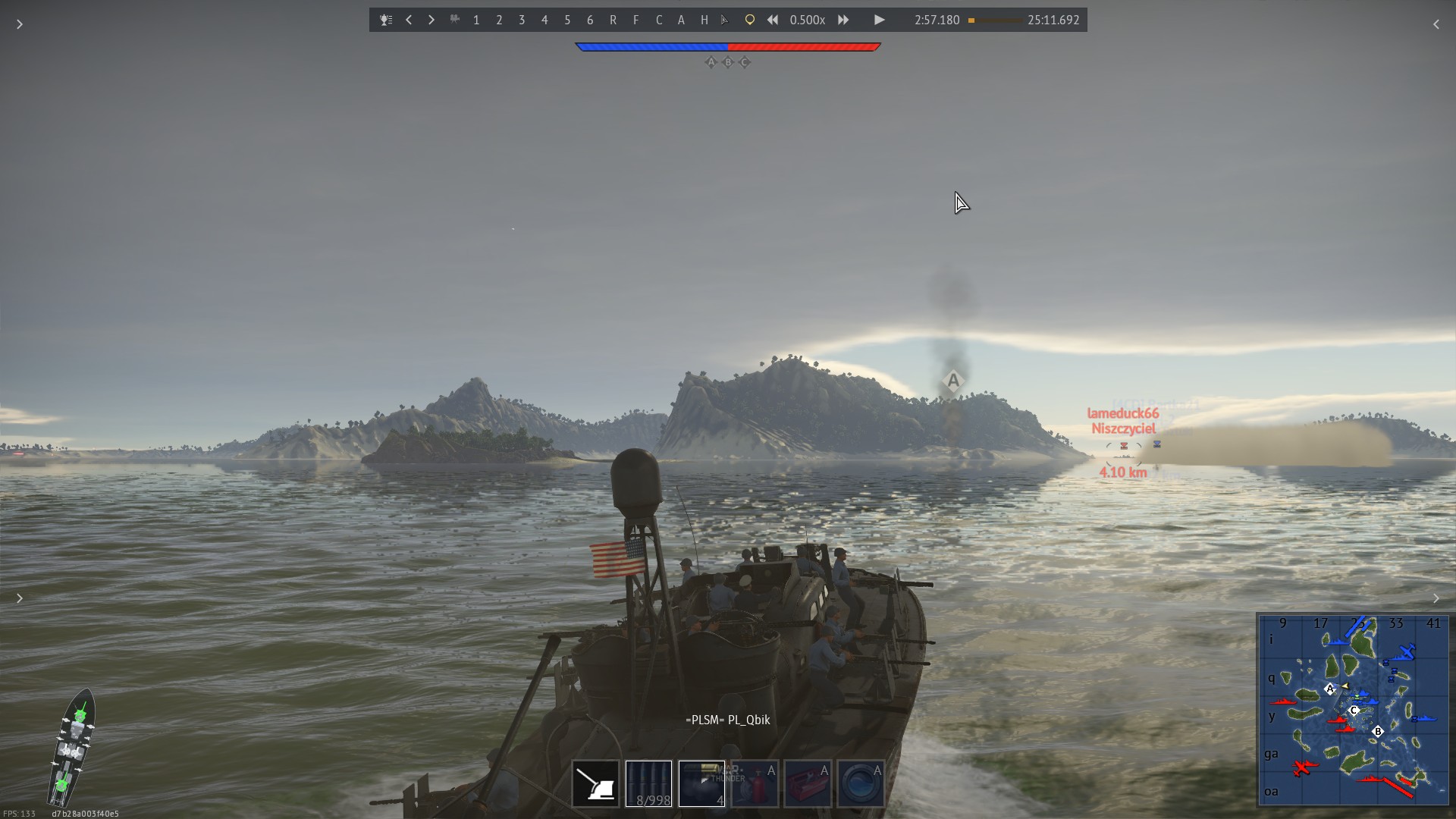This screenshot has width=1456, height=819.
Task: Expand the top-left side panel arrow
Action: click(20, 24)
